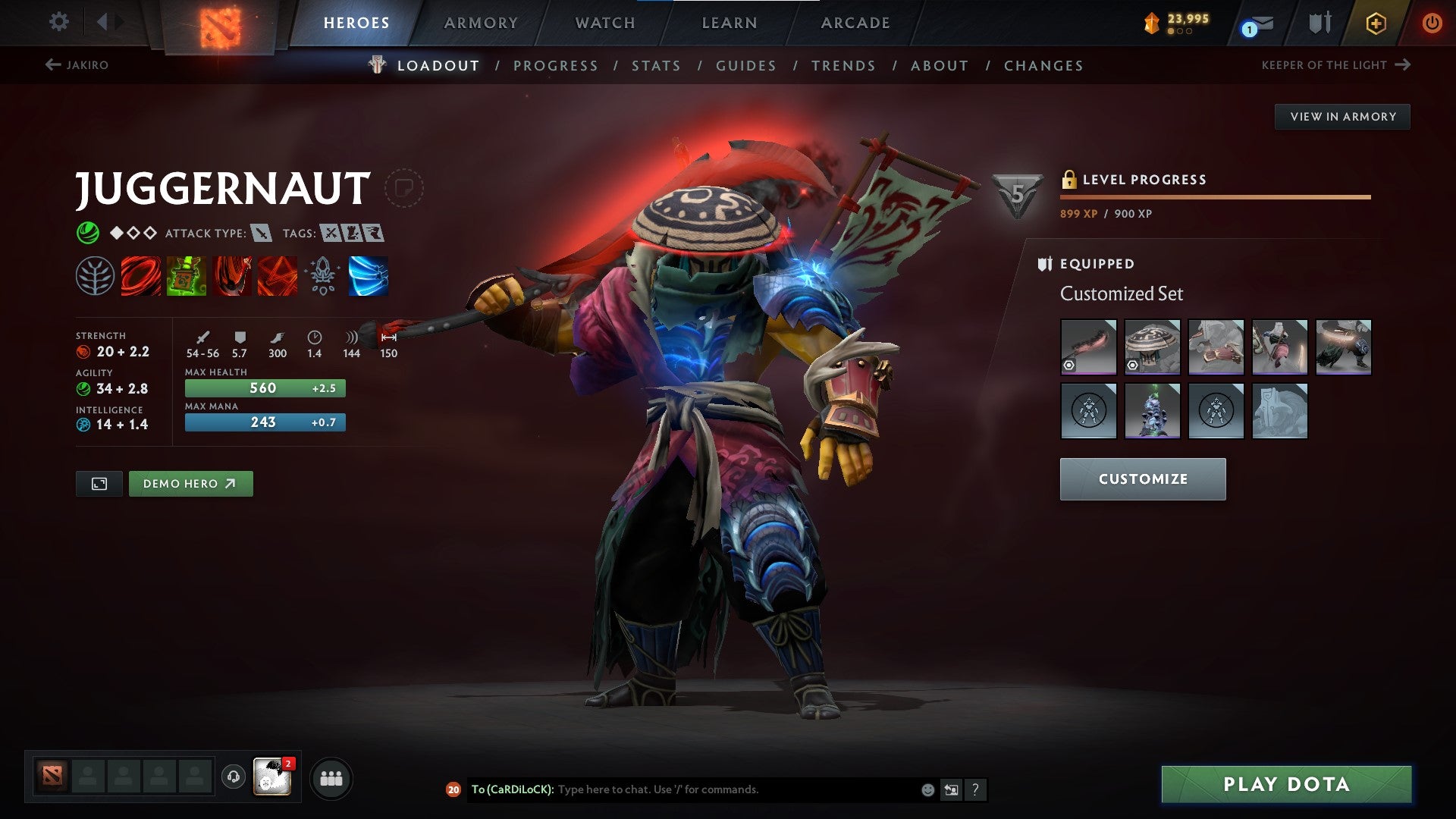1456x819 pixels.
Task: Click the Max Health bar
Action: pyautogui.click(x=264, y=388)
